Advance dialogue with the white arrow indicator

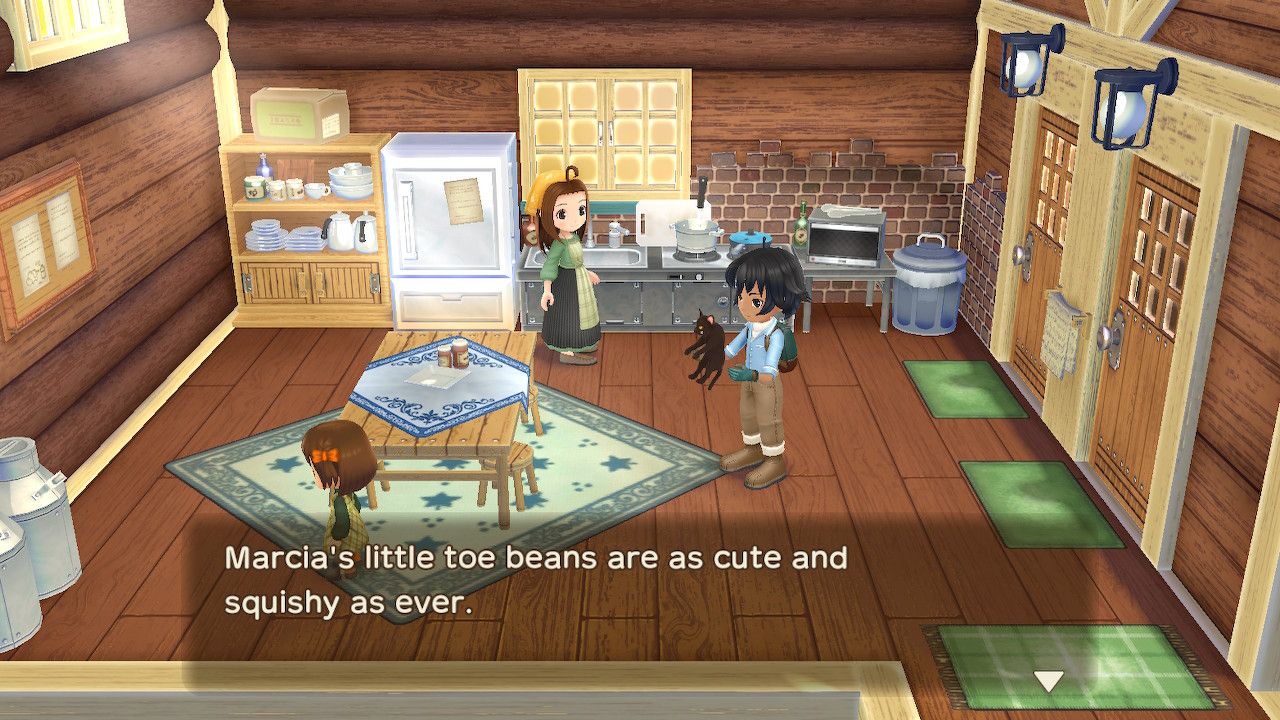pyautogui.click(x=1048, y=681)
